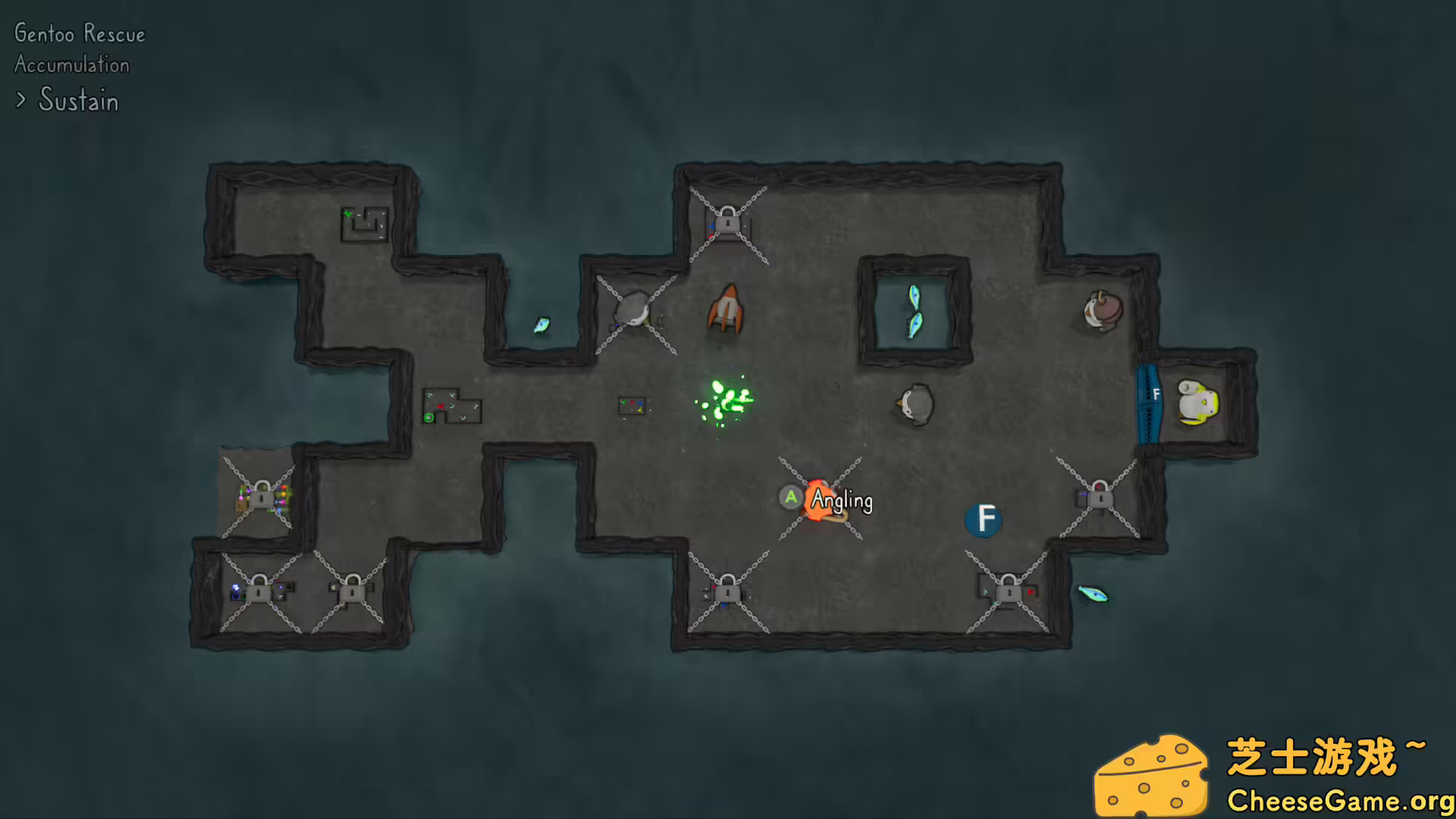Select Gentoo Rescue in the top-left menu
The image size is (1456, 819).
click(x=79, y=33)
